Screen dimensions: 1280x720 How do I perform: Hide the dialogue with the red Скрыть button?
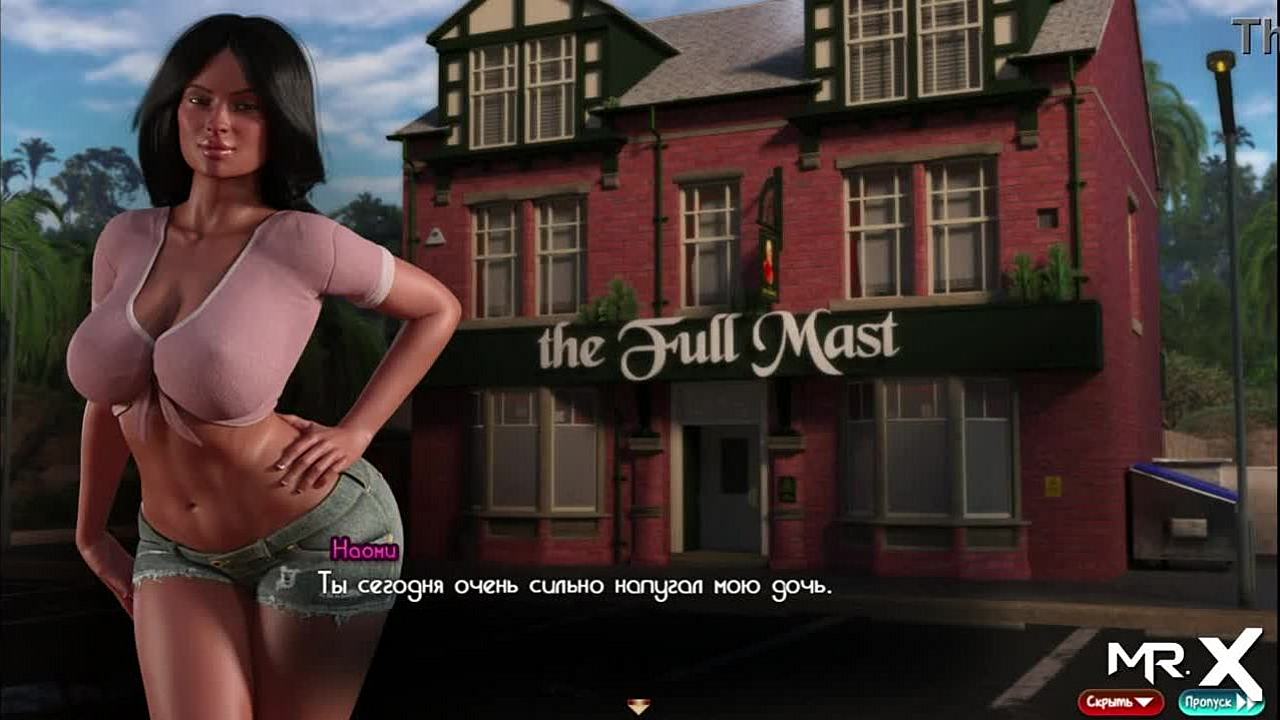point(1120,702)
